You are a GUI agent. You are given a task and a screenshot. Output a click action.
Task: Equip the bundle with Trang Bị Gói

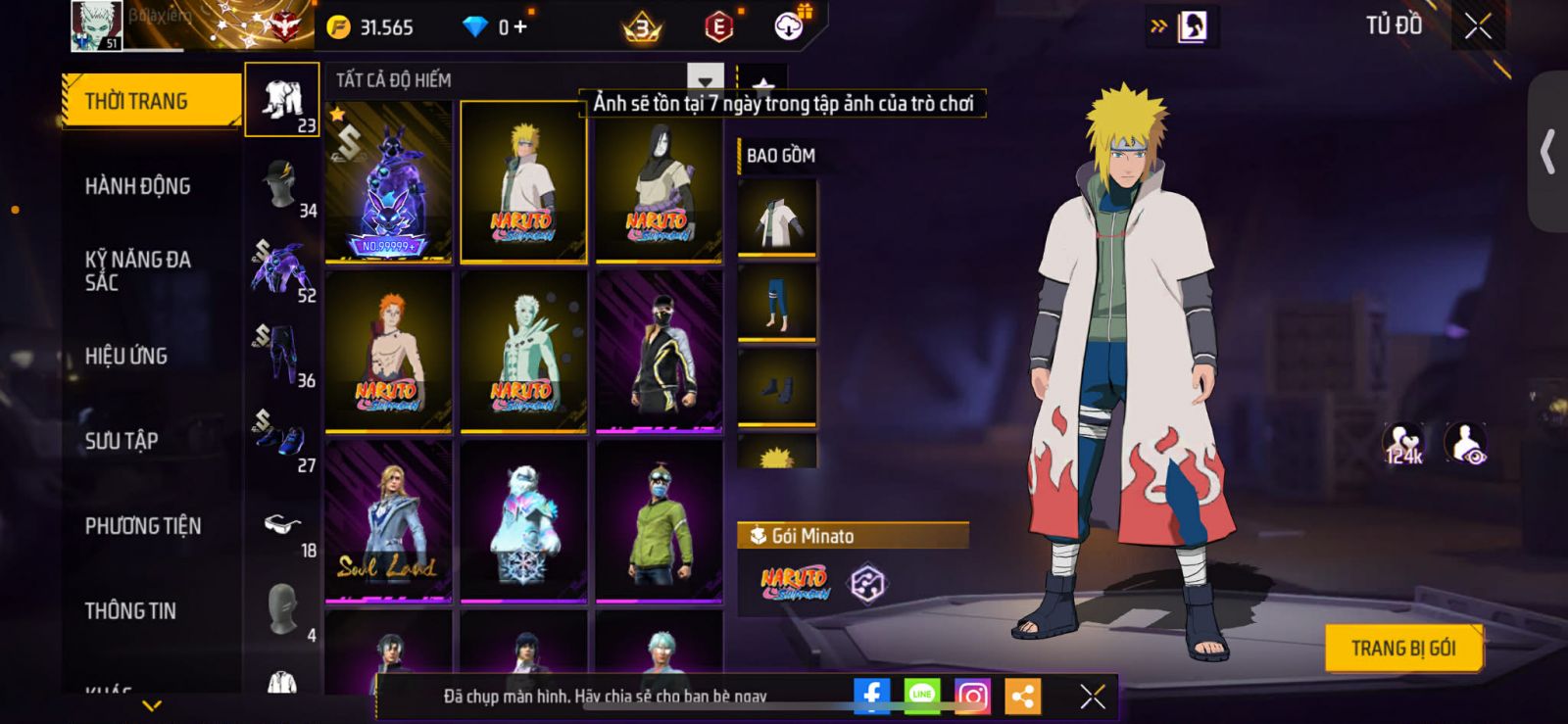click(1402, 649)
